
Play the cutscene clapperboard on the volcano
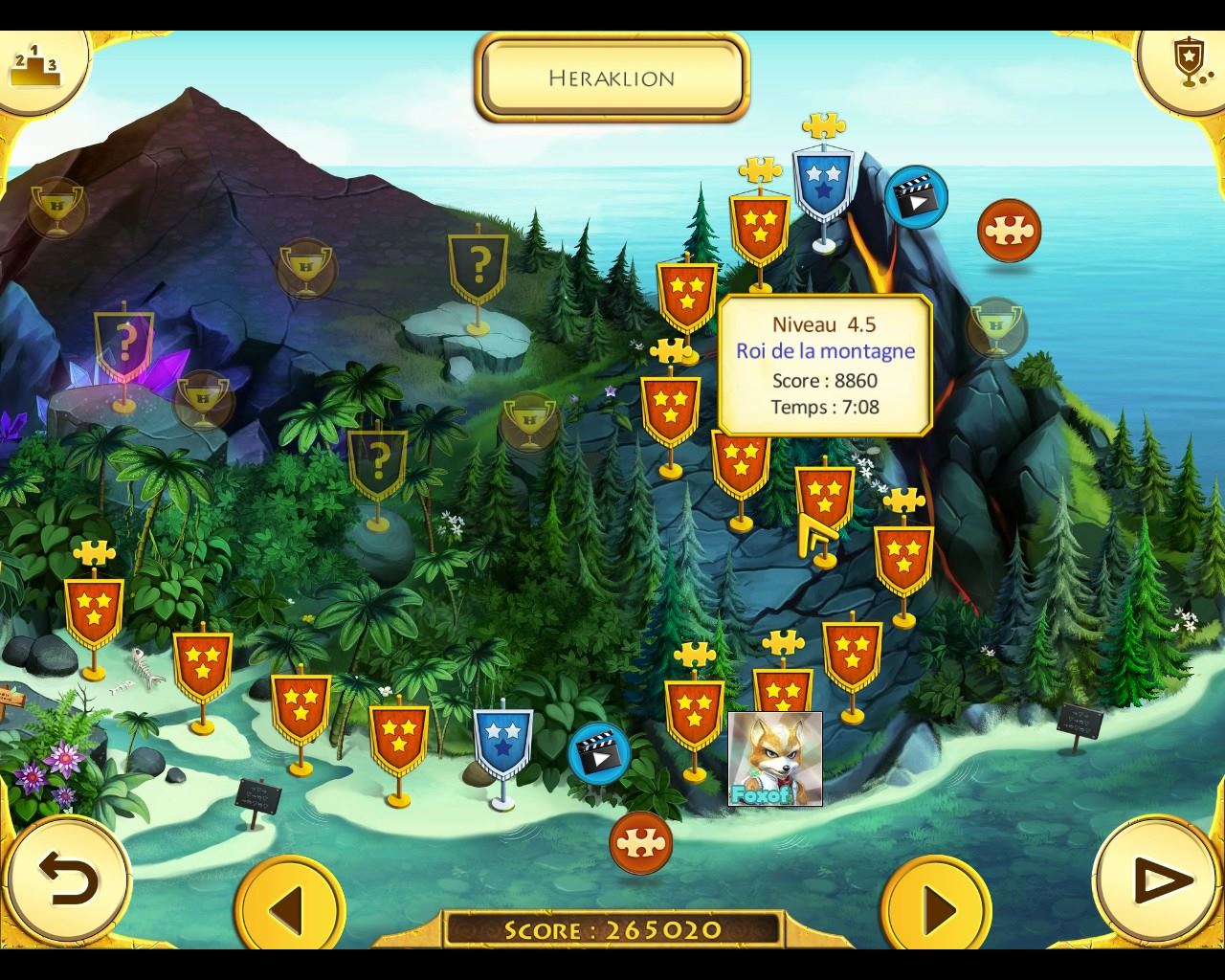click(x=915, y=197)
